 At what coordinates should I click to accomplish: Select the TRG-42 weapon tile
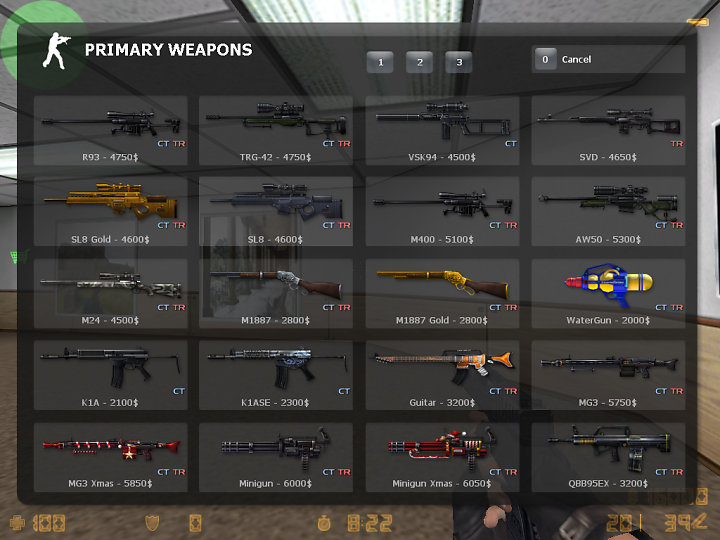coord(276,130)
